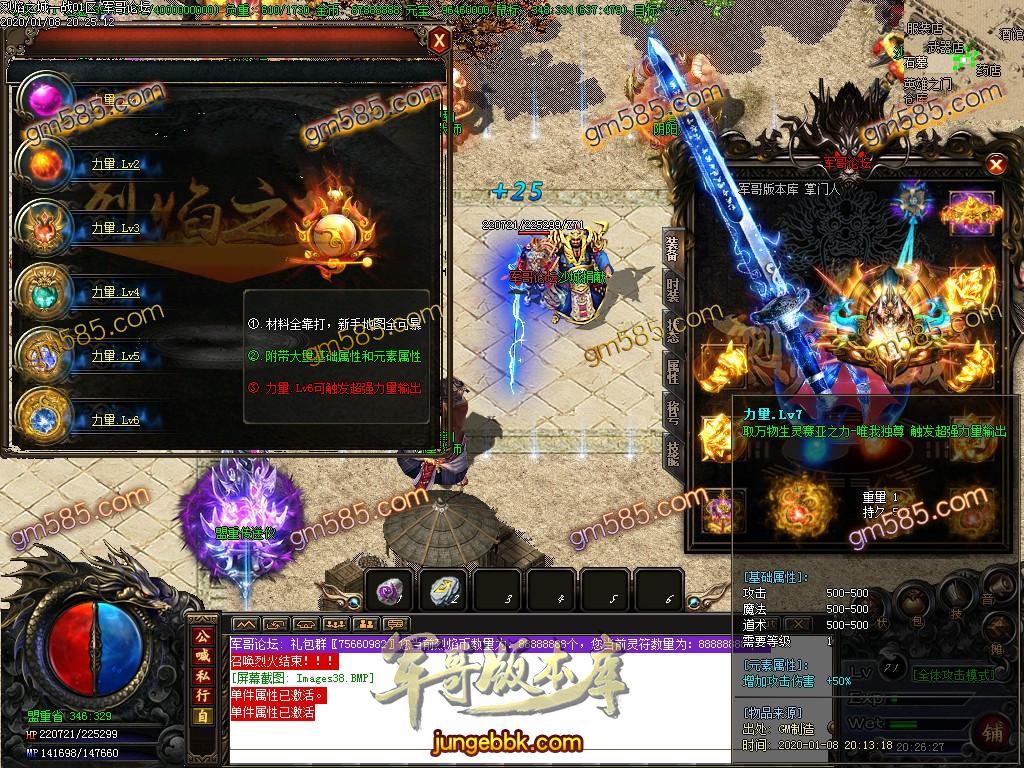
Task: Switch to the 装备 equipment tab
Action: pyautogui.click(x=673, y=248)
